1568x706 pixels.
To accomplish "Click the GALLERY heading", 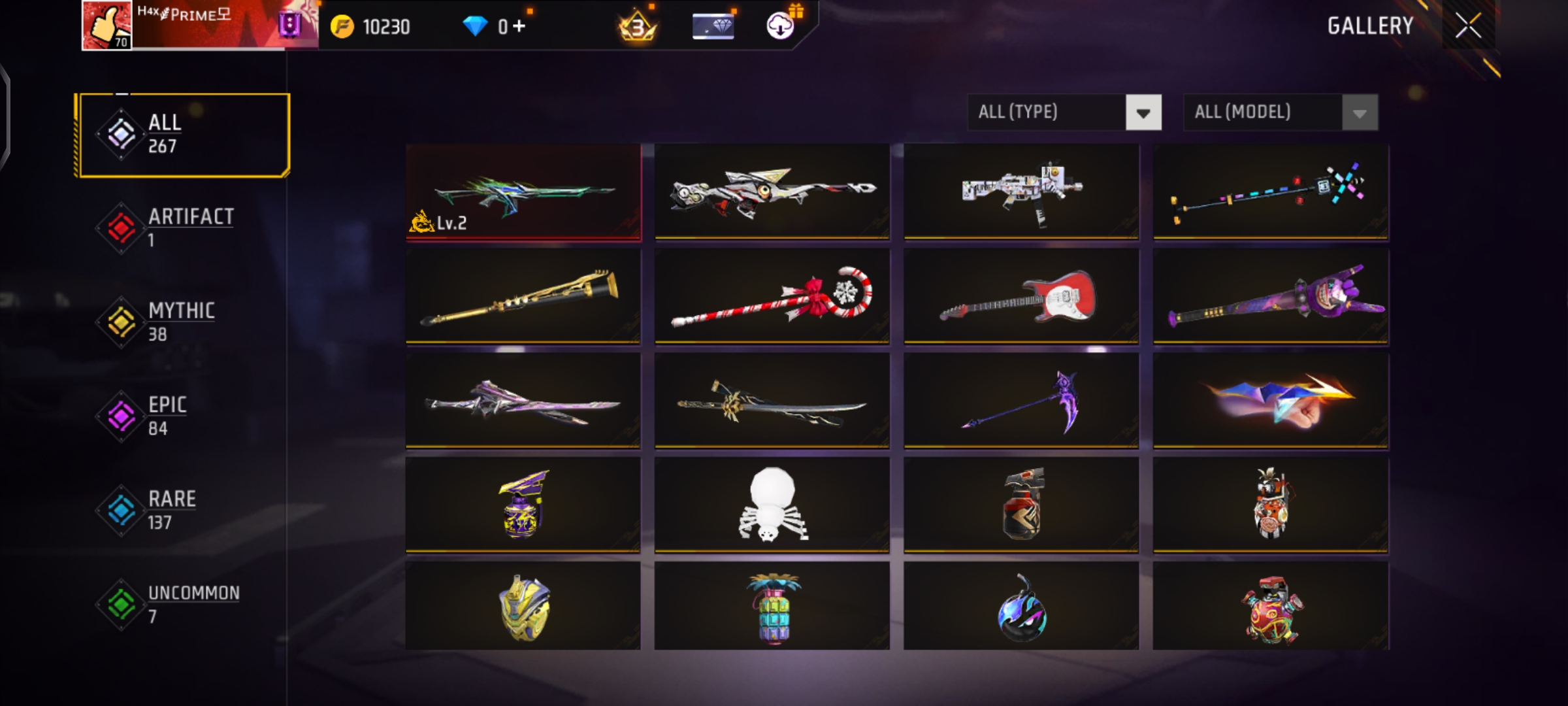I will coord(1371,26).
